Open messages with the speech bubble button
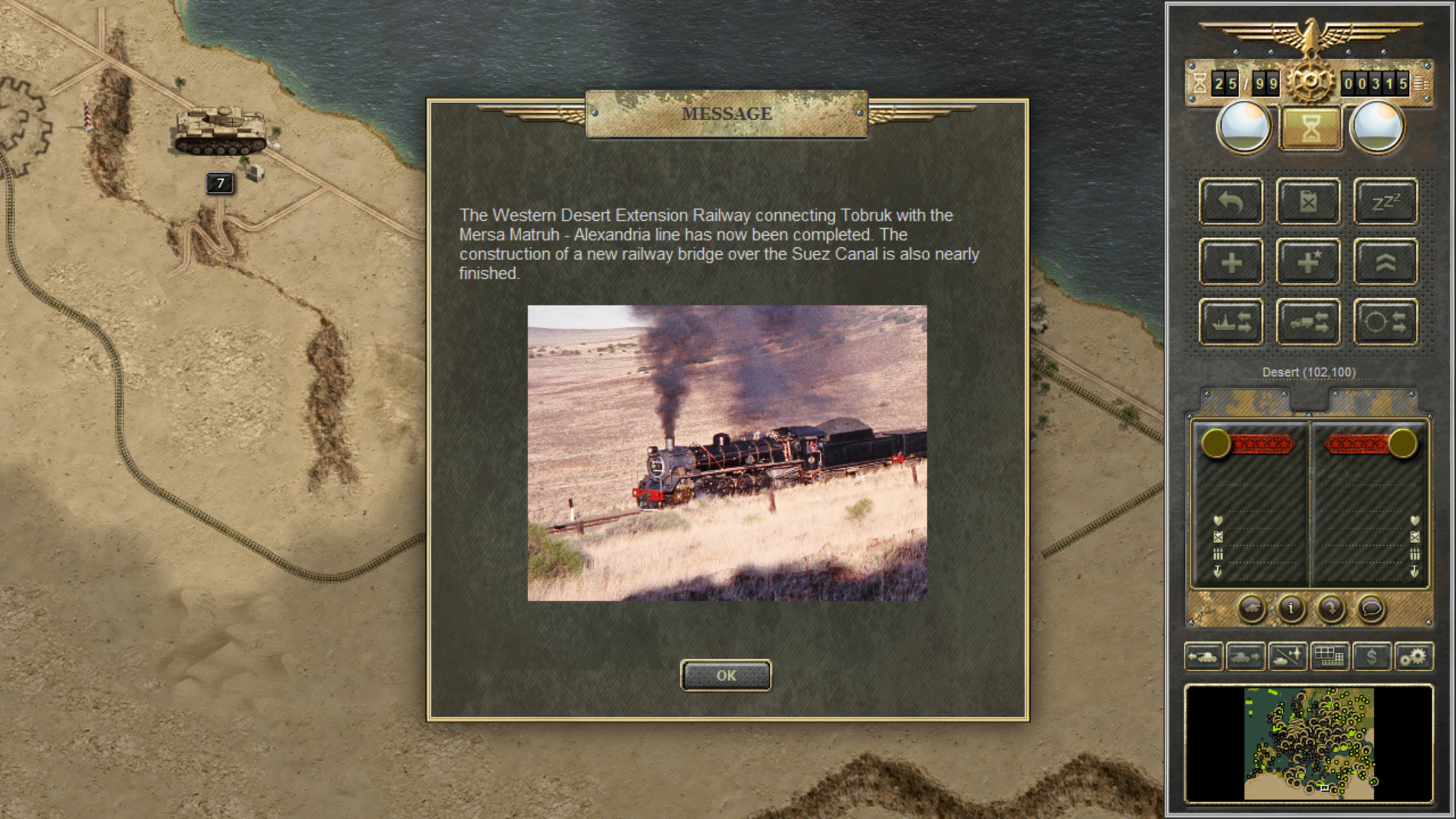1456x819 pixels. [x=1370, y=610]
